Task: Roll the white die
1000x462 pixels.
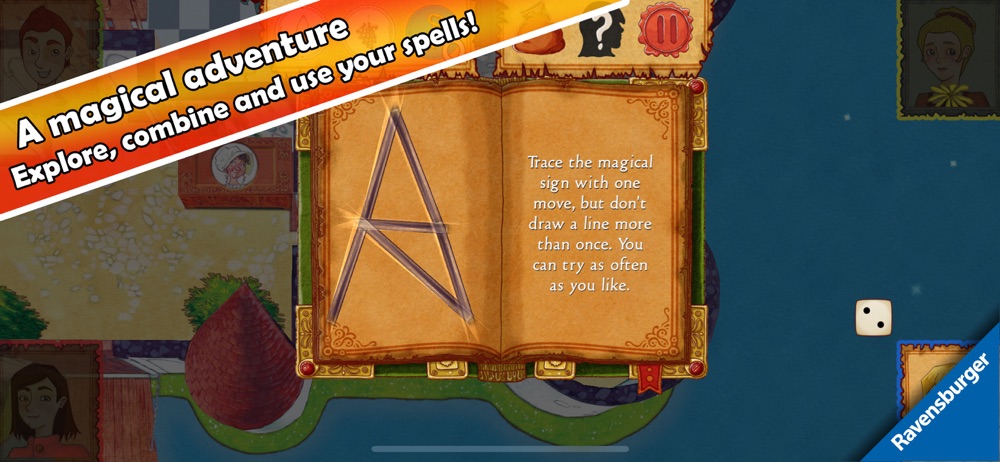Action: click(873, 318)
